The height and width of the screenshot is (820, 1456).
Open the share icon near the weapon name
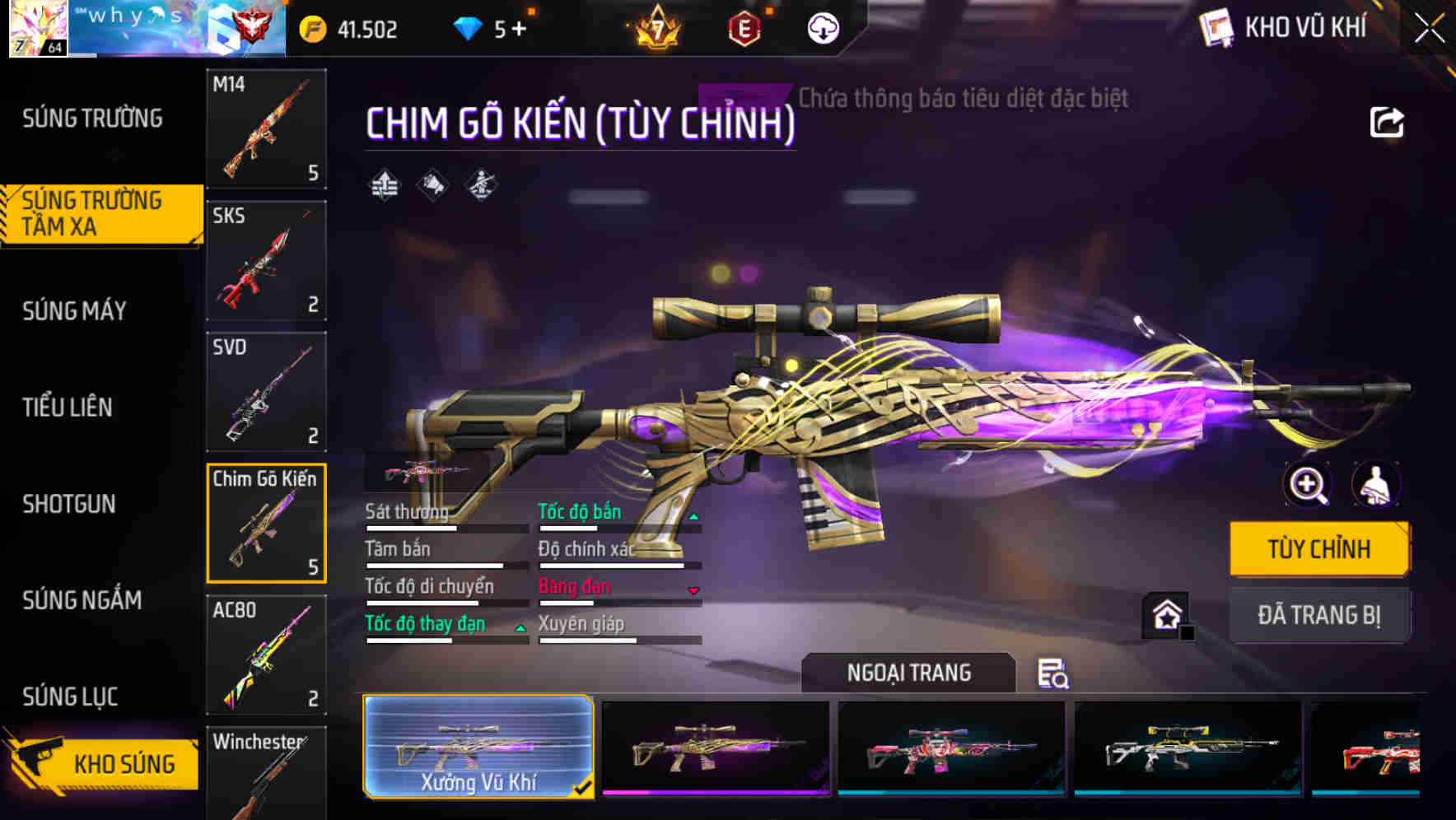tap(1388, 122)
